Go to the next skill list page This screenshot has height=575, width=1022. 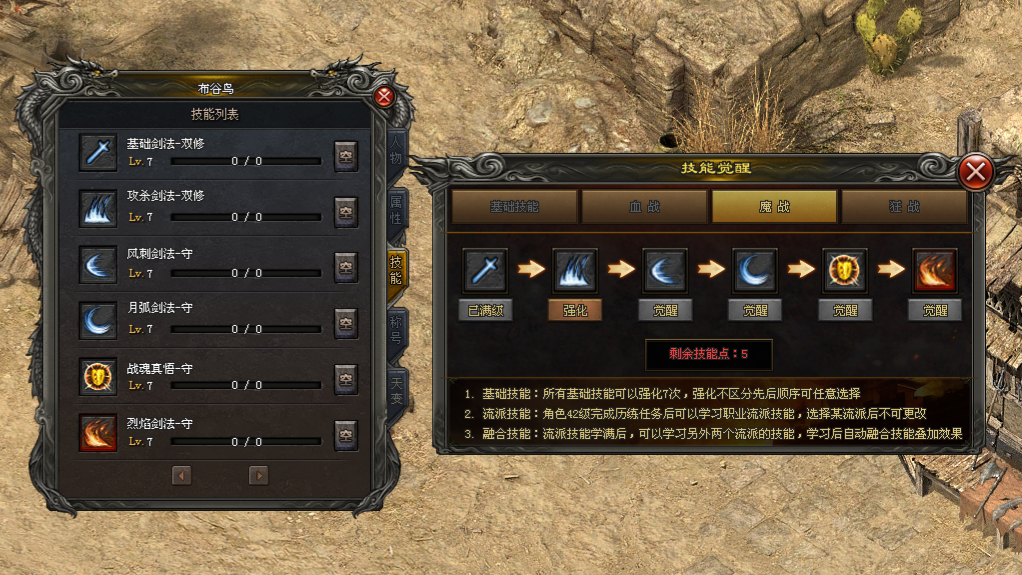click(258, 476)
